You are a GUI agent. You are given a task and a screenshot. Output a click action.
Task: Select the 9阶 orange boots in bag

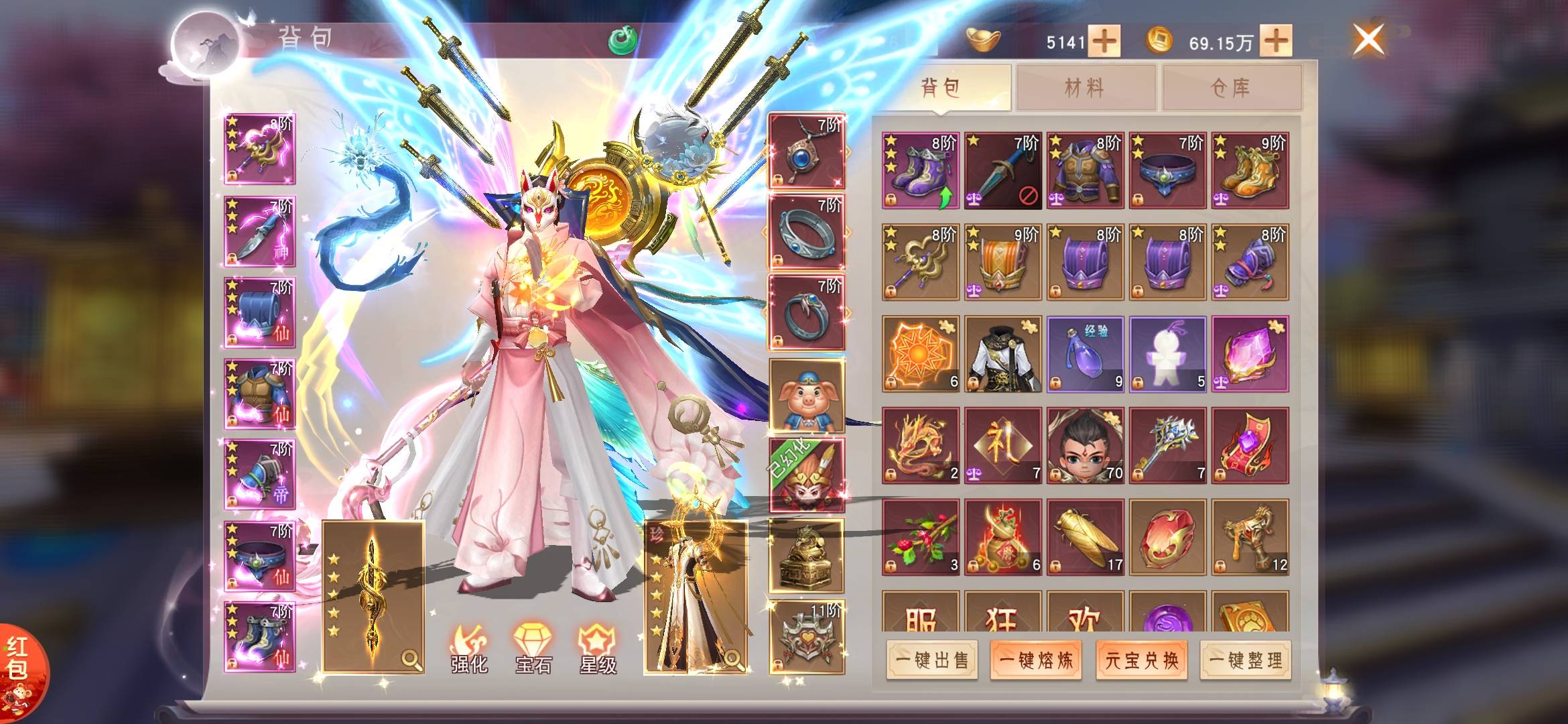1250,170
